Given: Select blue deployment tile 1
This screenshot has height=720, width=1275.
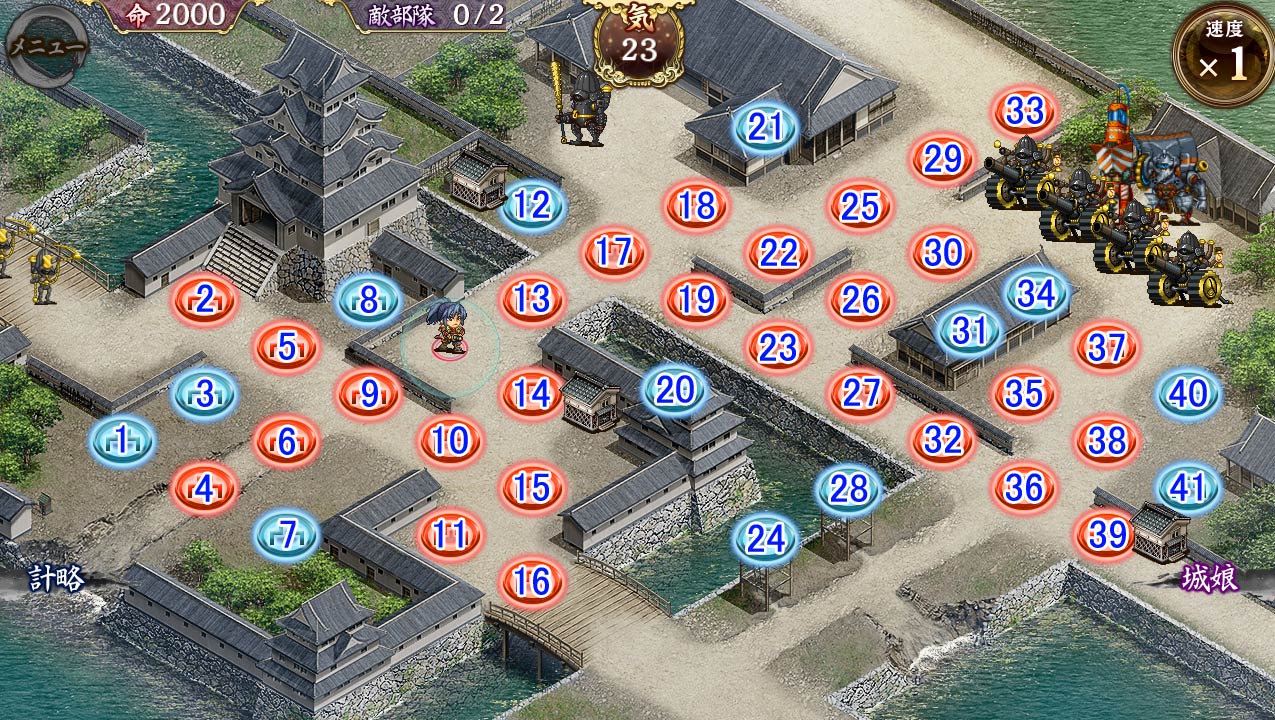Looking at the screenshot, I should coord(122,440).
